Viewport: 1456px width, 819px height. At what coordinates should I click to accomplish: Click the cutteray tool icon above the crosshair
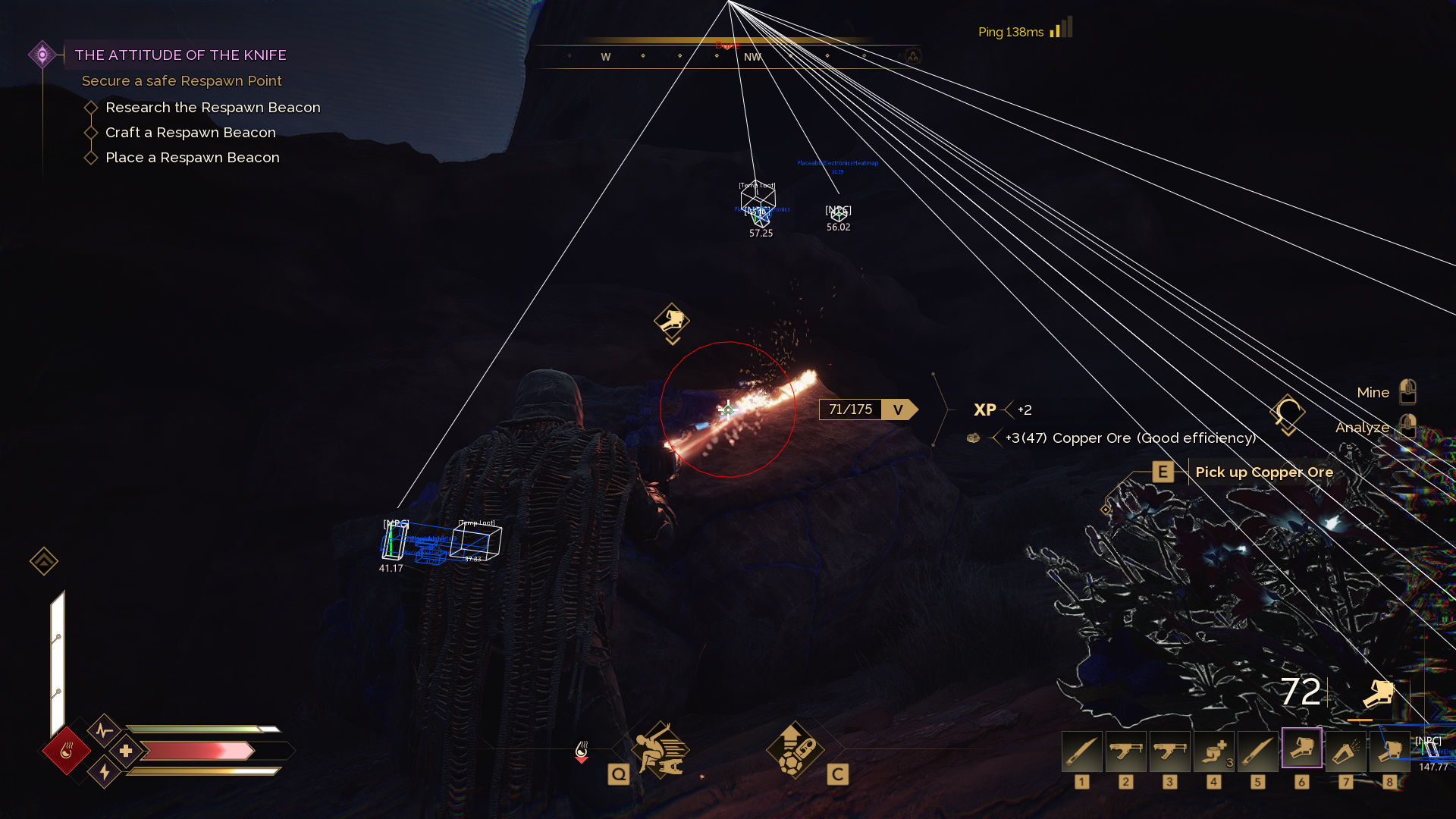click(x=672, y=321)
